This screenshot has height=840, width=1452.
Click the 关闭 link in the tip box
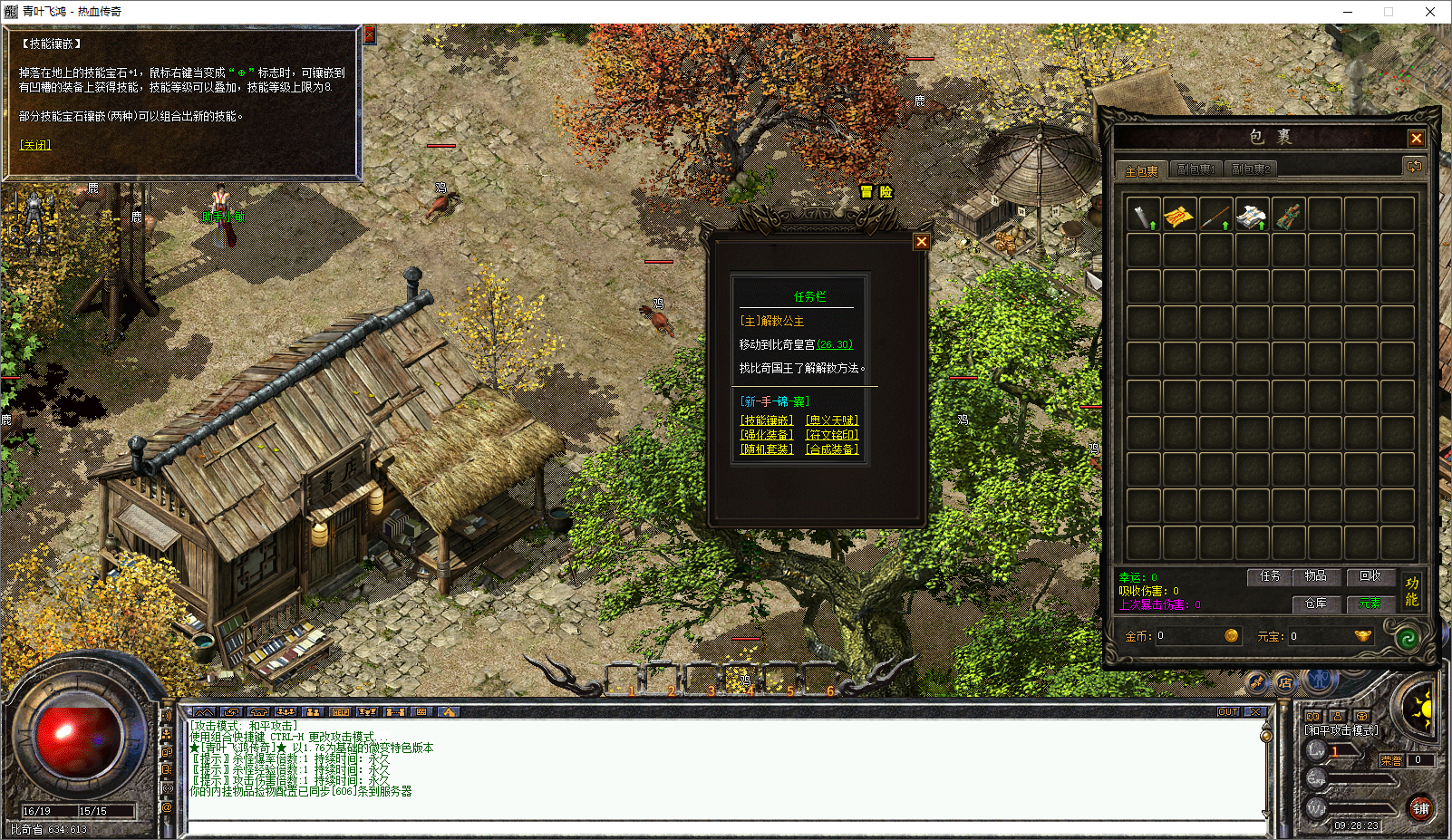coord(35,145)
